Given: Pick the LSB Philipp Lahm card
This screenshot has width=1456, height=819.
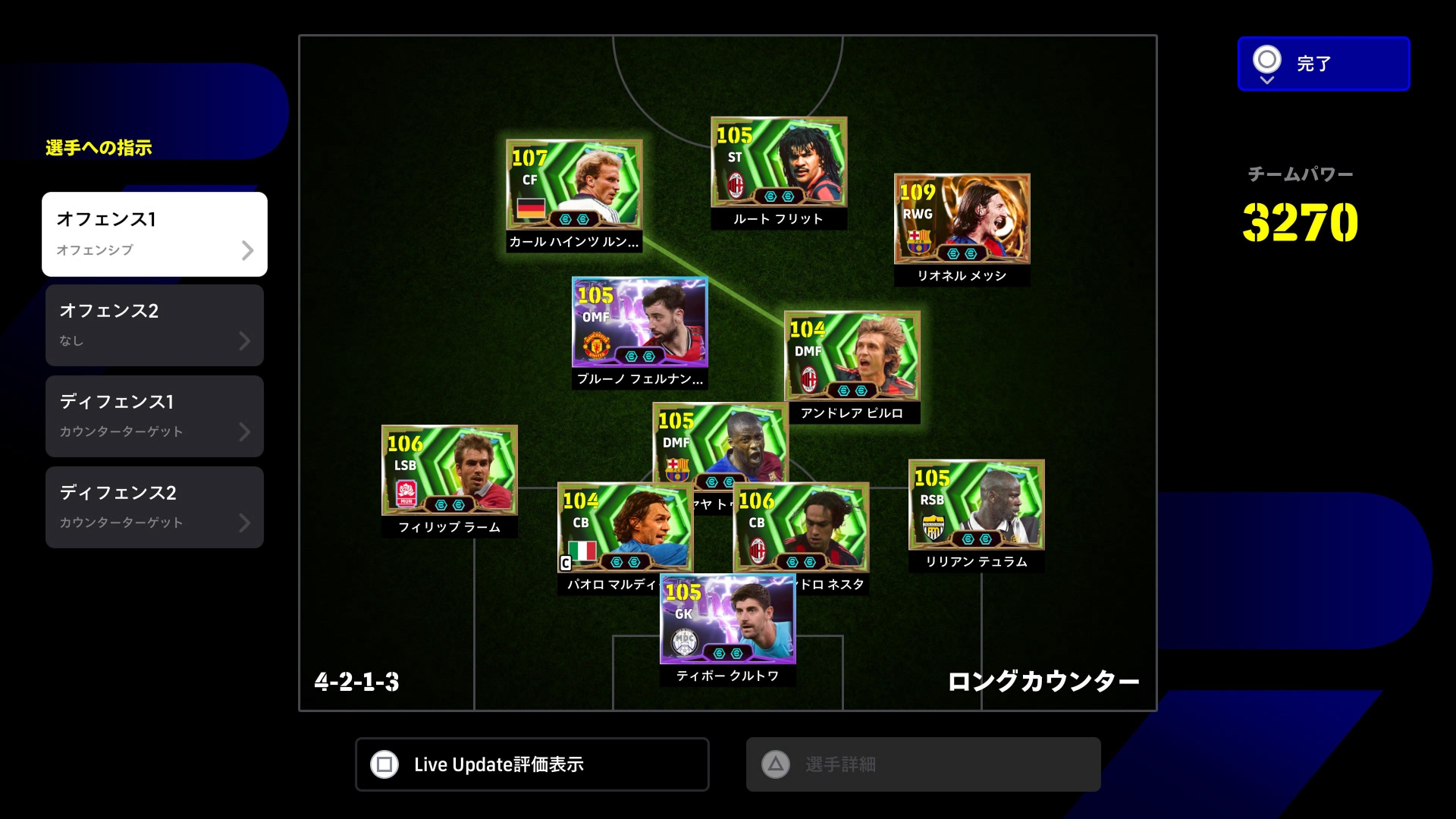Looking at the screenshot, I should [449, 470].
